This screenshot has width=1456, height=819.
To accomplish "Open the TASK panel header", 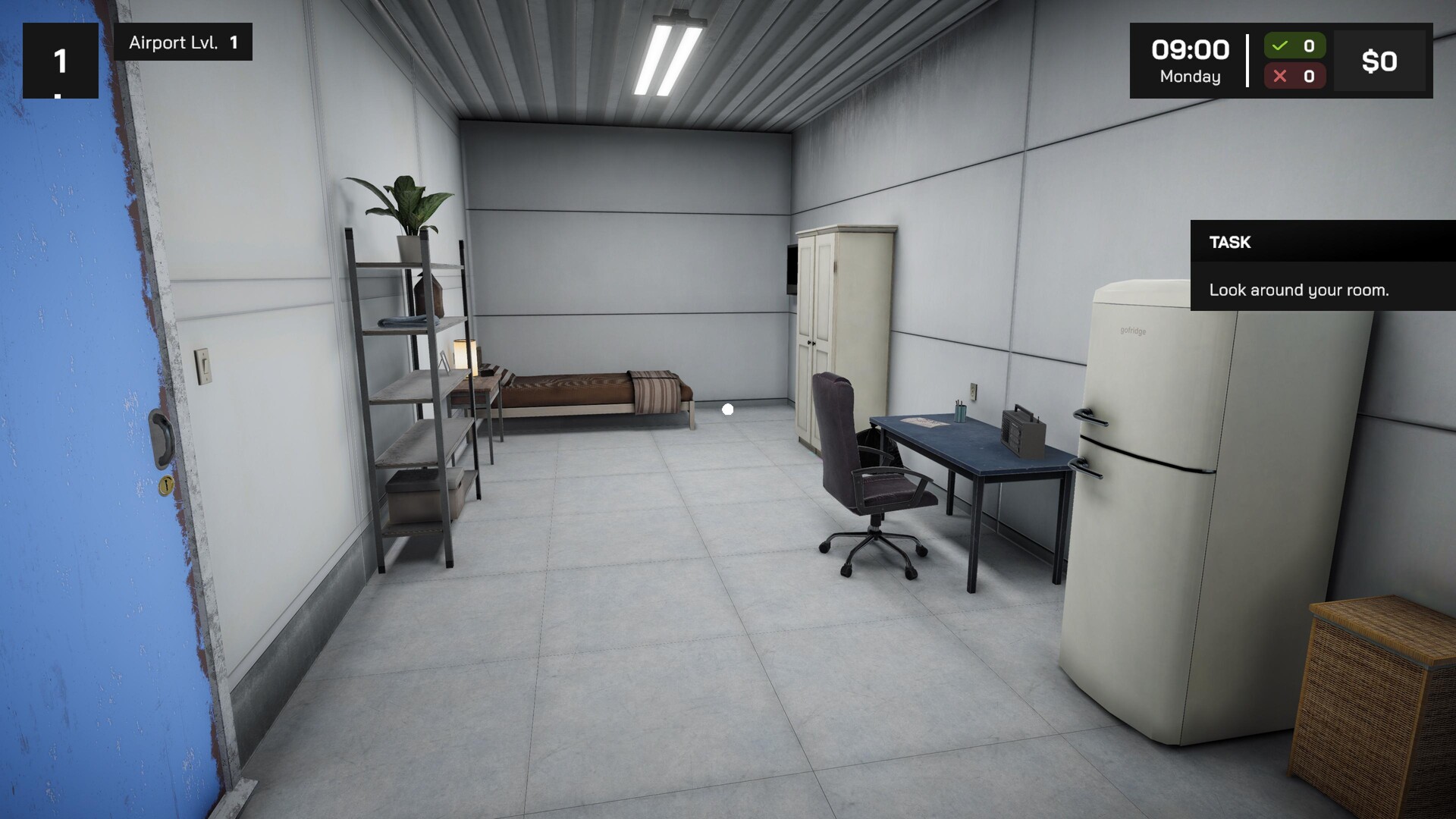I will tap(1231, 243).
